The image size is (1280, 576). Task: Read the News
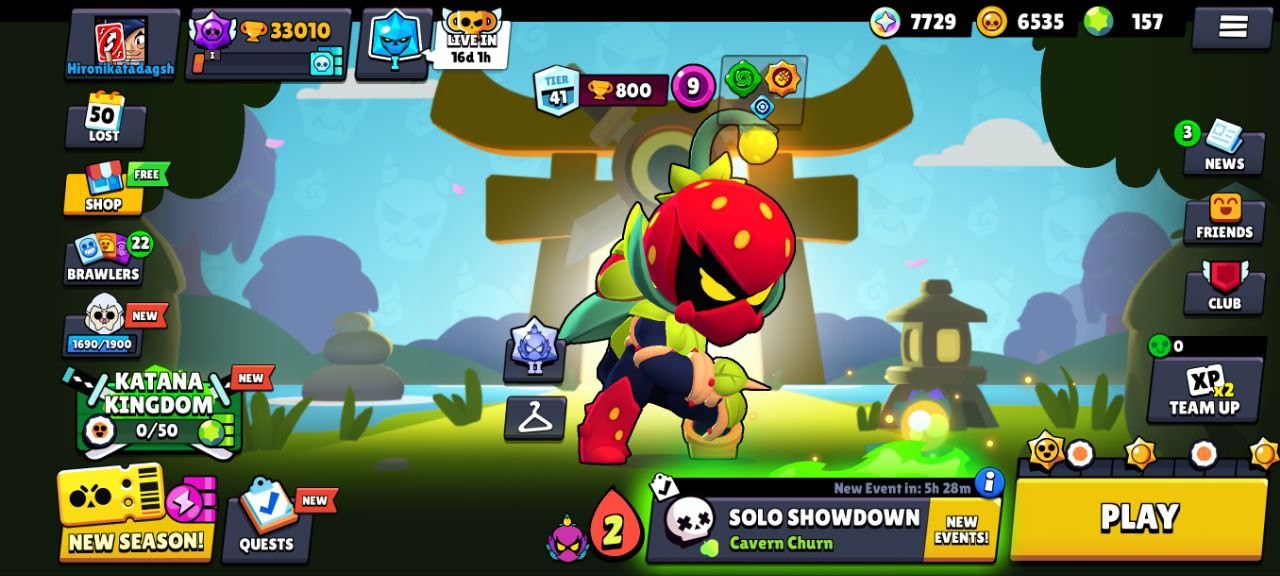tap(1223, 147)
